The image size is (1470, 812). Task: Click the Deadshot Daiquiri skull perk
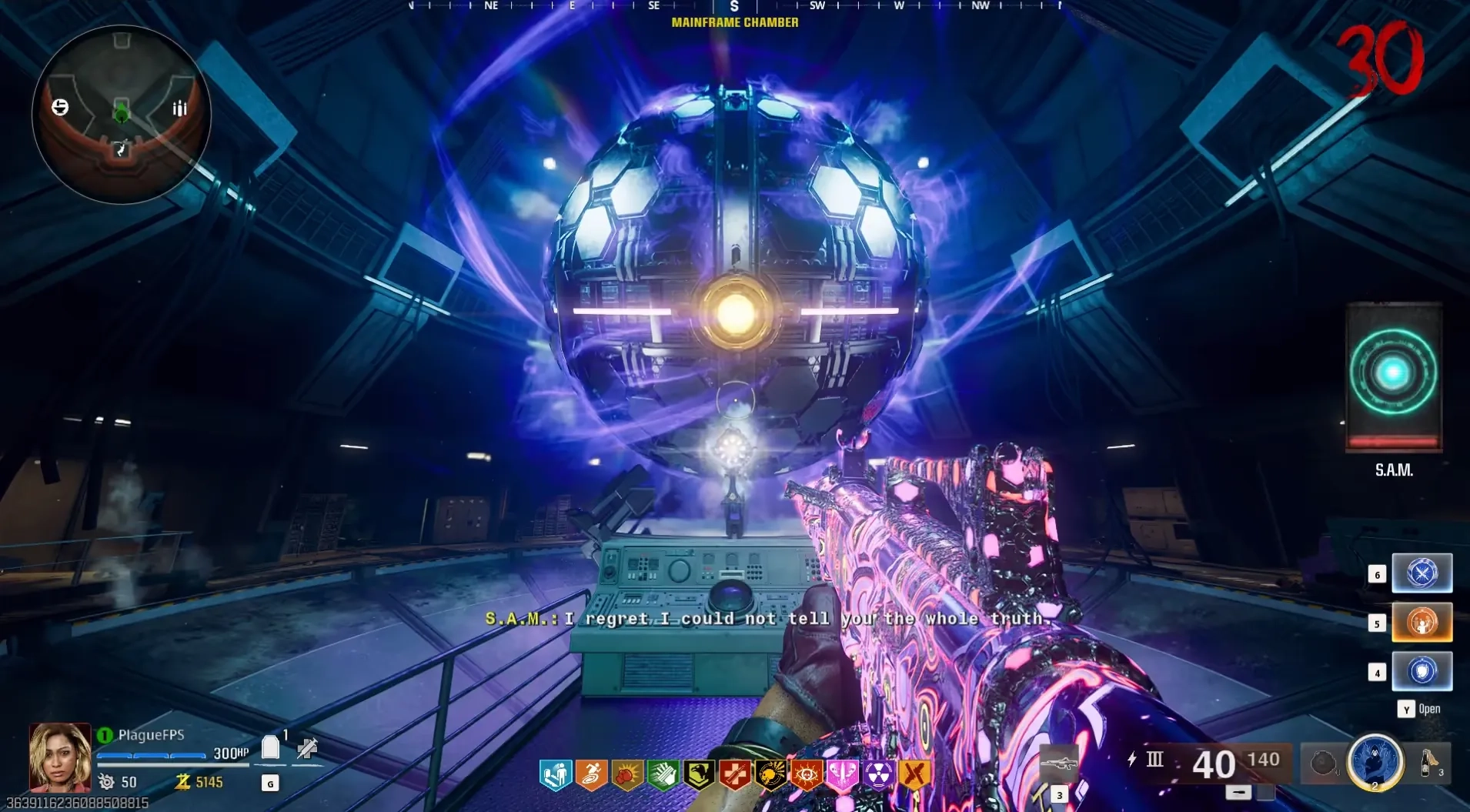point(770,775)
